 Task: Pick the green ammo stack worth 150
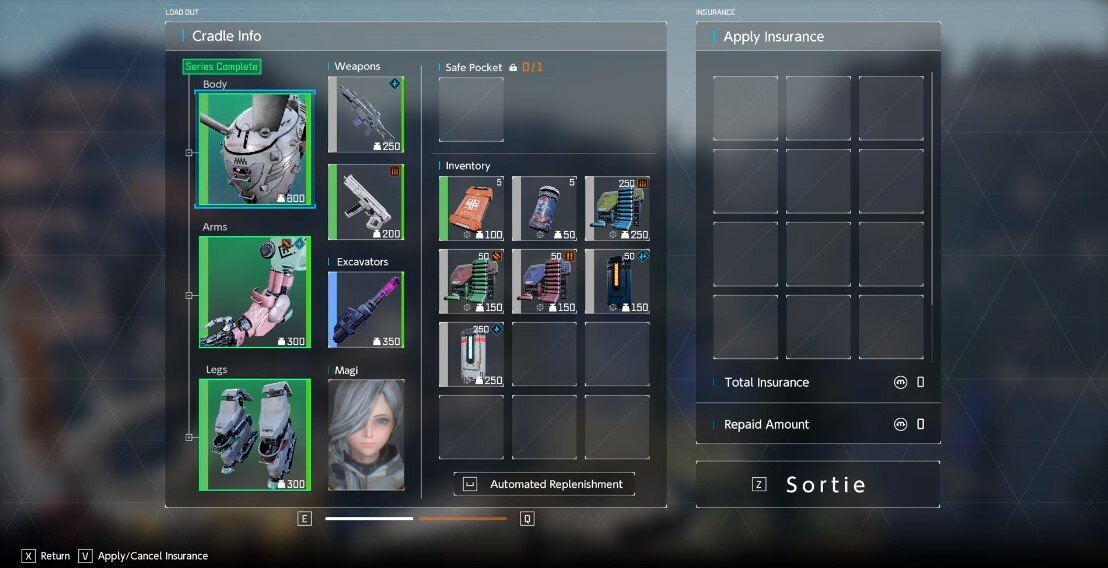[x=471, y=282]
